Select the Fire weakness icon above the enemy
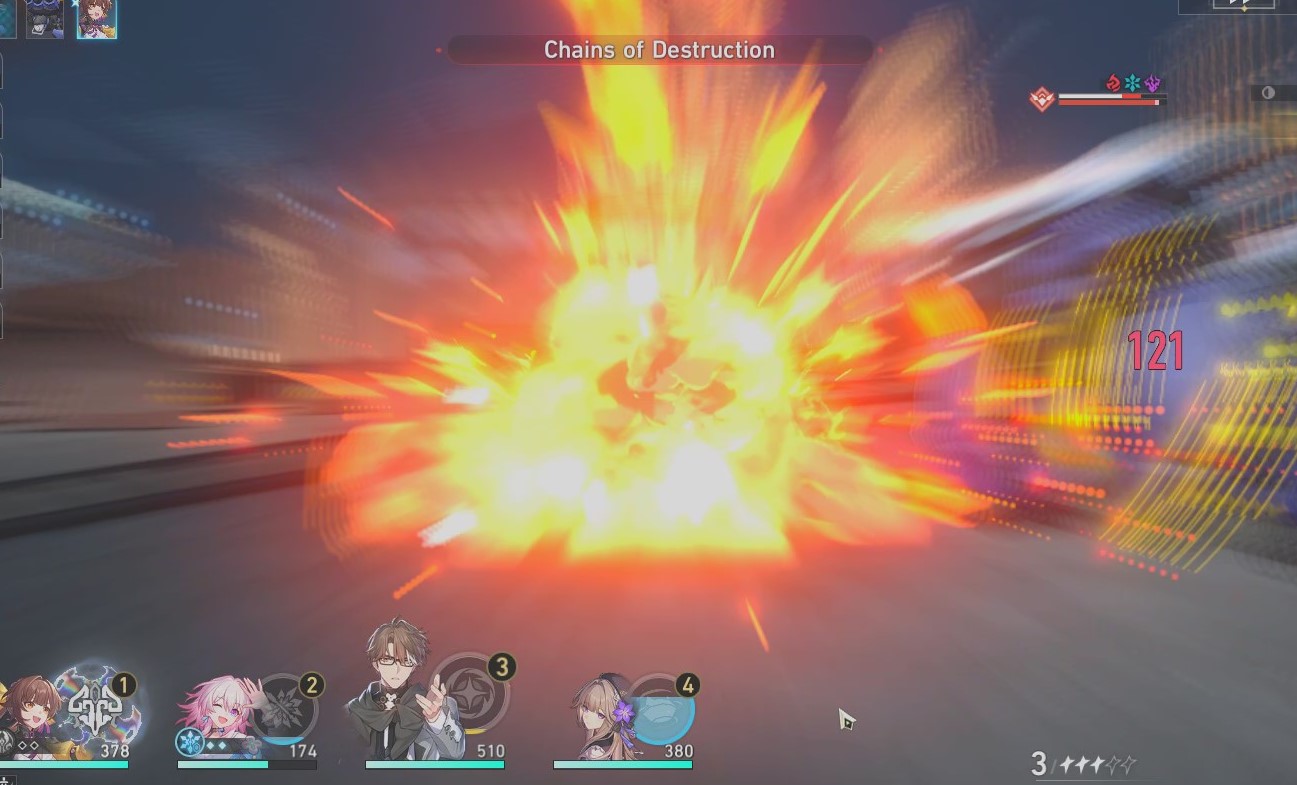Image resolution: width=1297 pixels, height=785 pixels. (x=1112, y=83)
